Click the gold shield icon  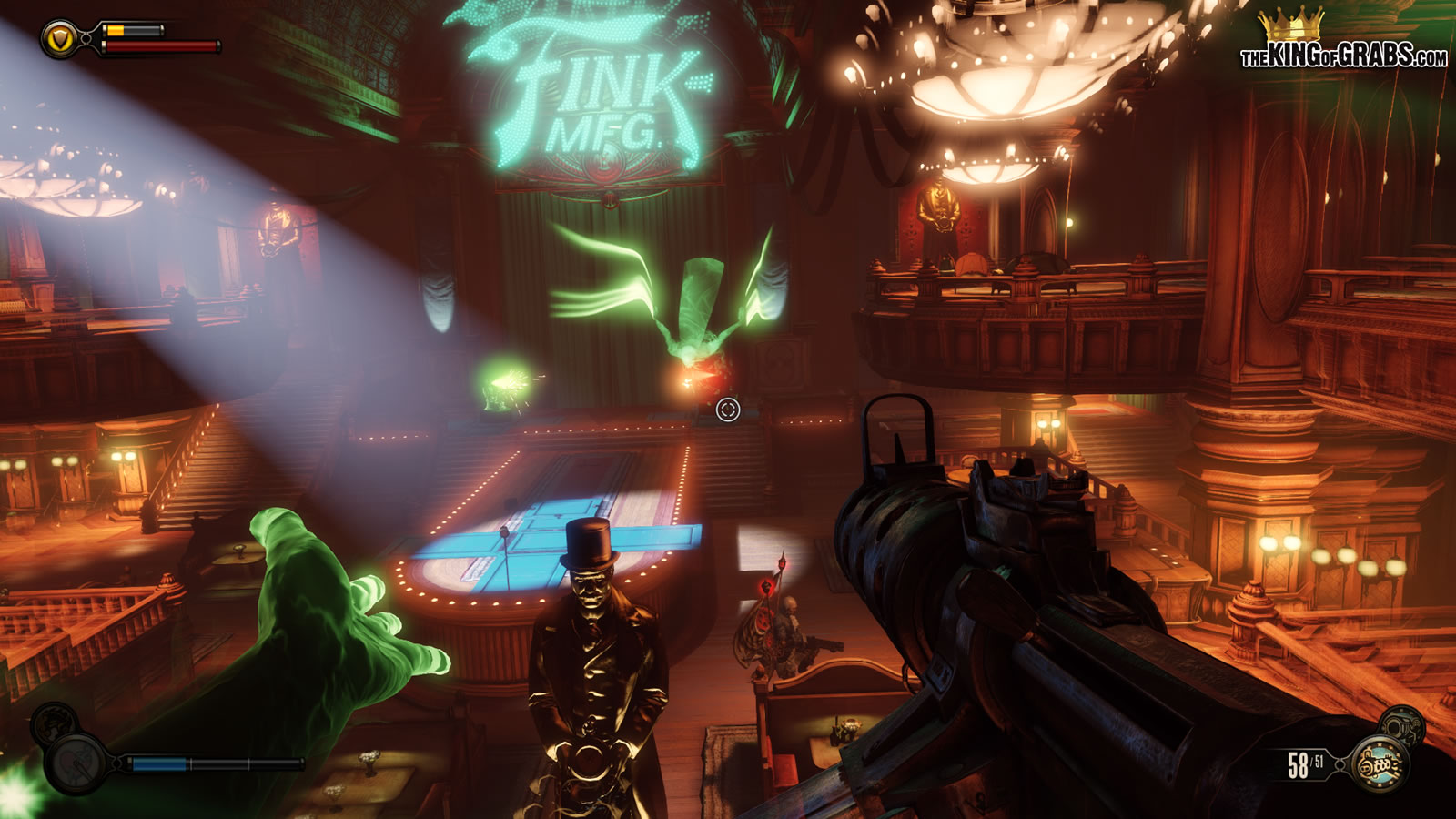(59, 38)
